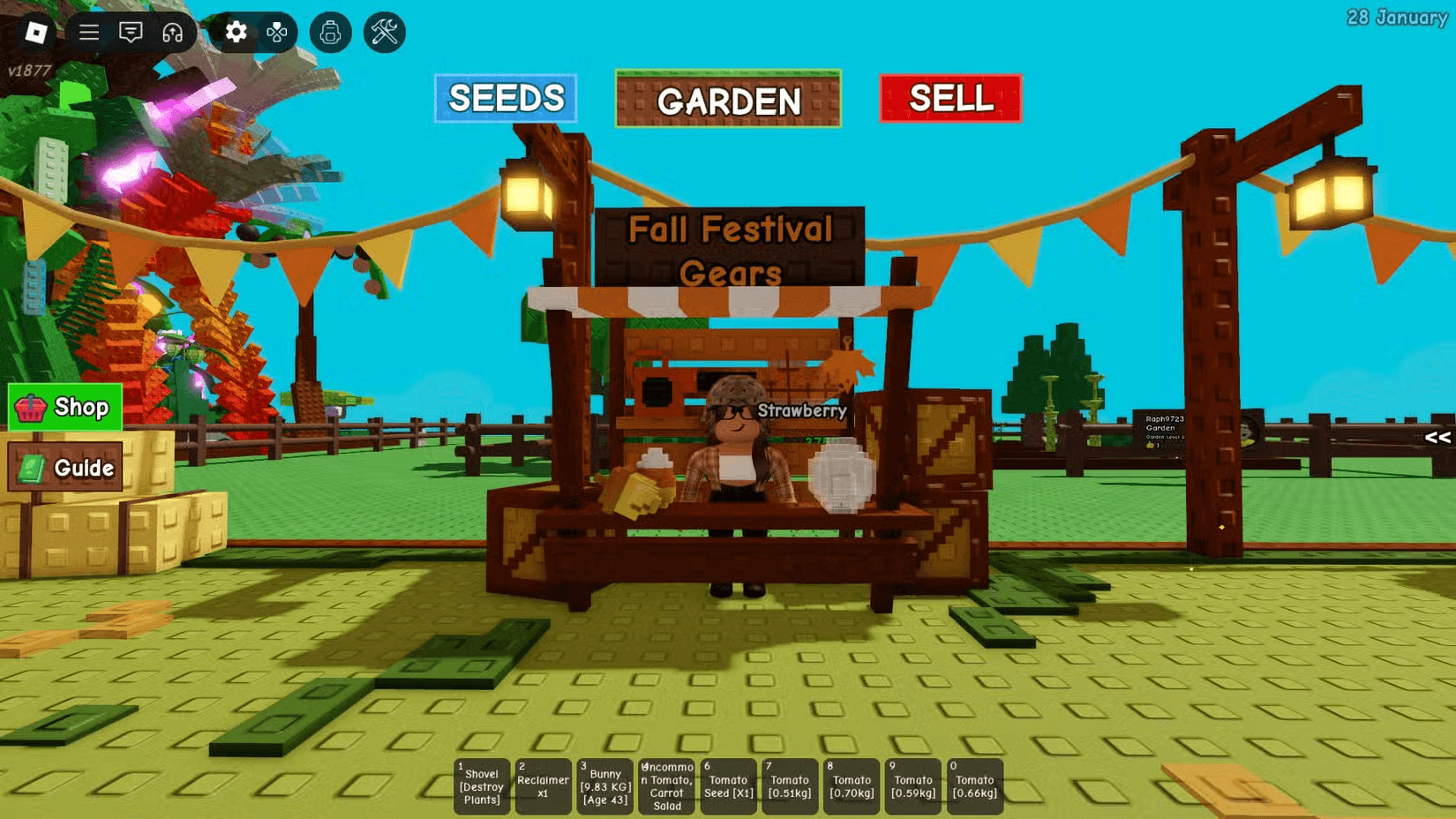The width and height of the screenshot is (1456, 819).
Task: Toggle the chat window icon
Action: click(x=131, y=33)
